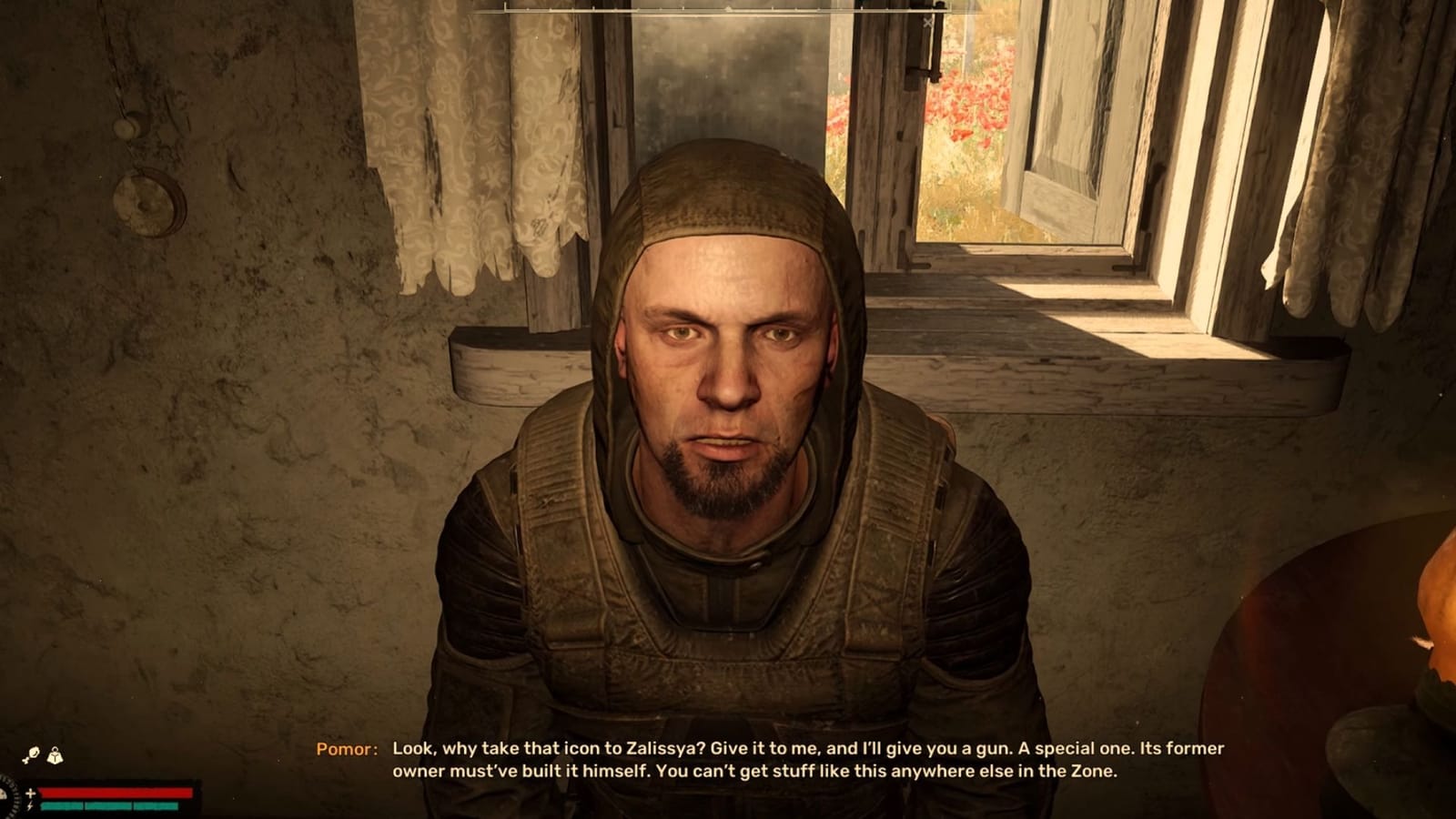This screenshot has height=819, width=1456.
Task: Click the hunger status icon
Action: pos(33,753)
